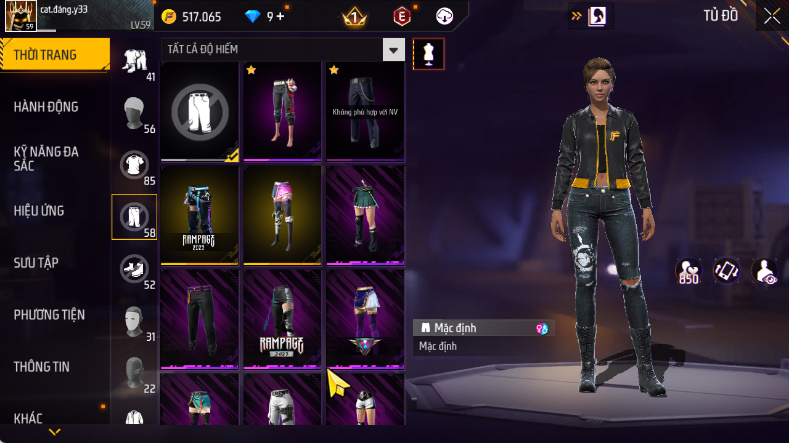The width and height of the screenshot is (789, 443).
Task: Choose the headwear category with 56 items
Action: [134, 114]
